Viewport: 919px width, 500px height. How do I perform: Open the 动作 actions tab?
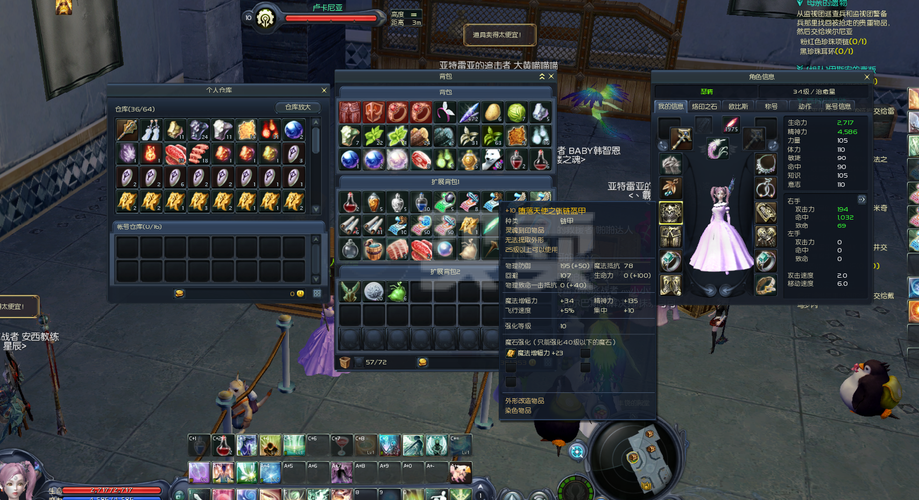[803, 106]
